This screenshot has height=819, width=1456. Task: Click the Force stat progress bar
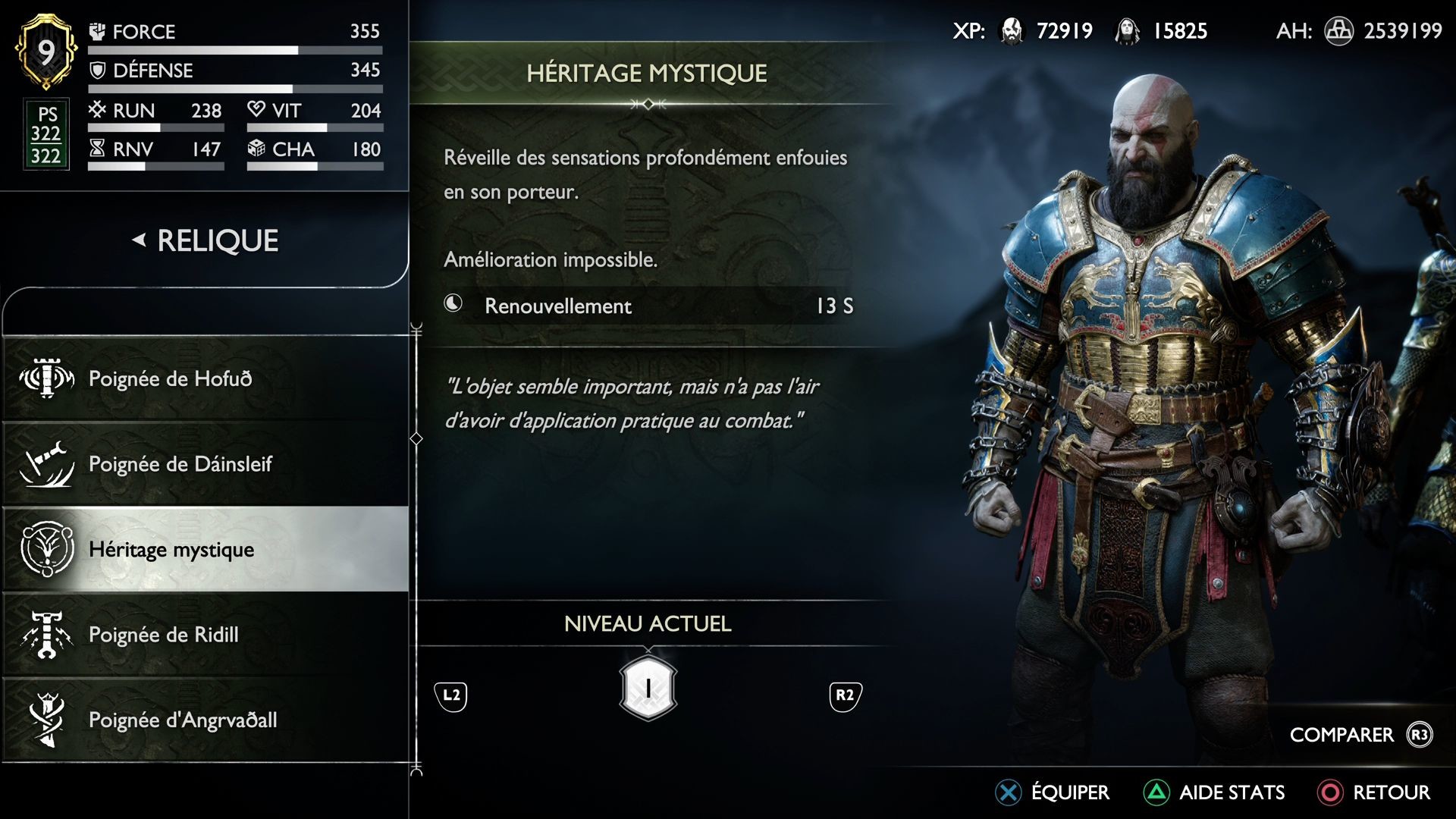click(235, 50)
